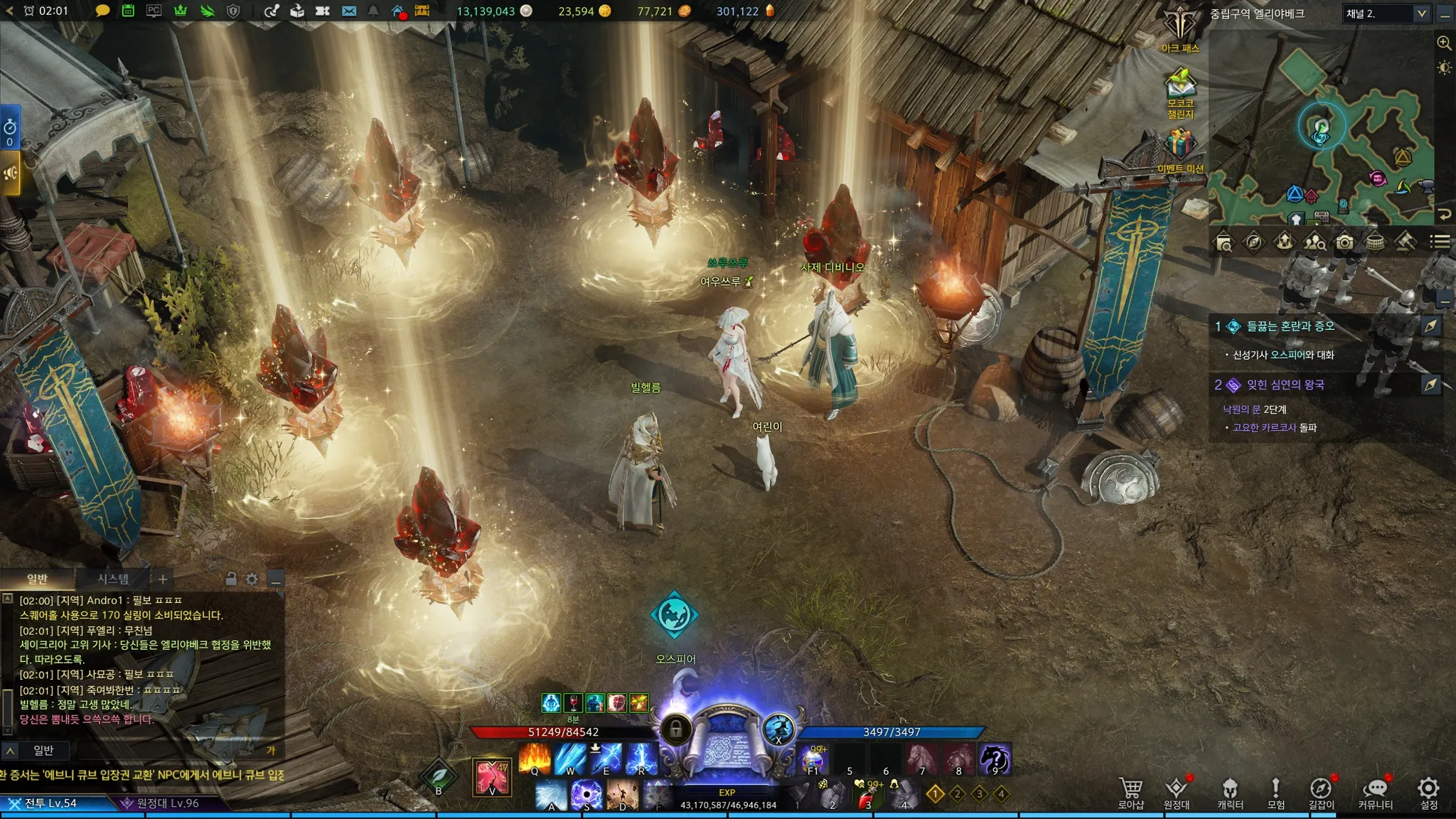Open the 모험 adventure menu

pyautogui.click(x=1275, y=791)
